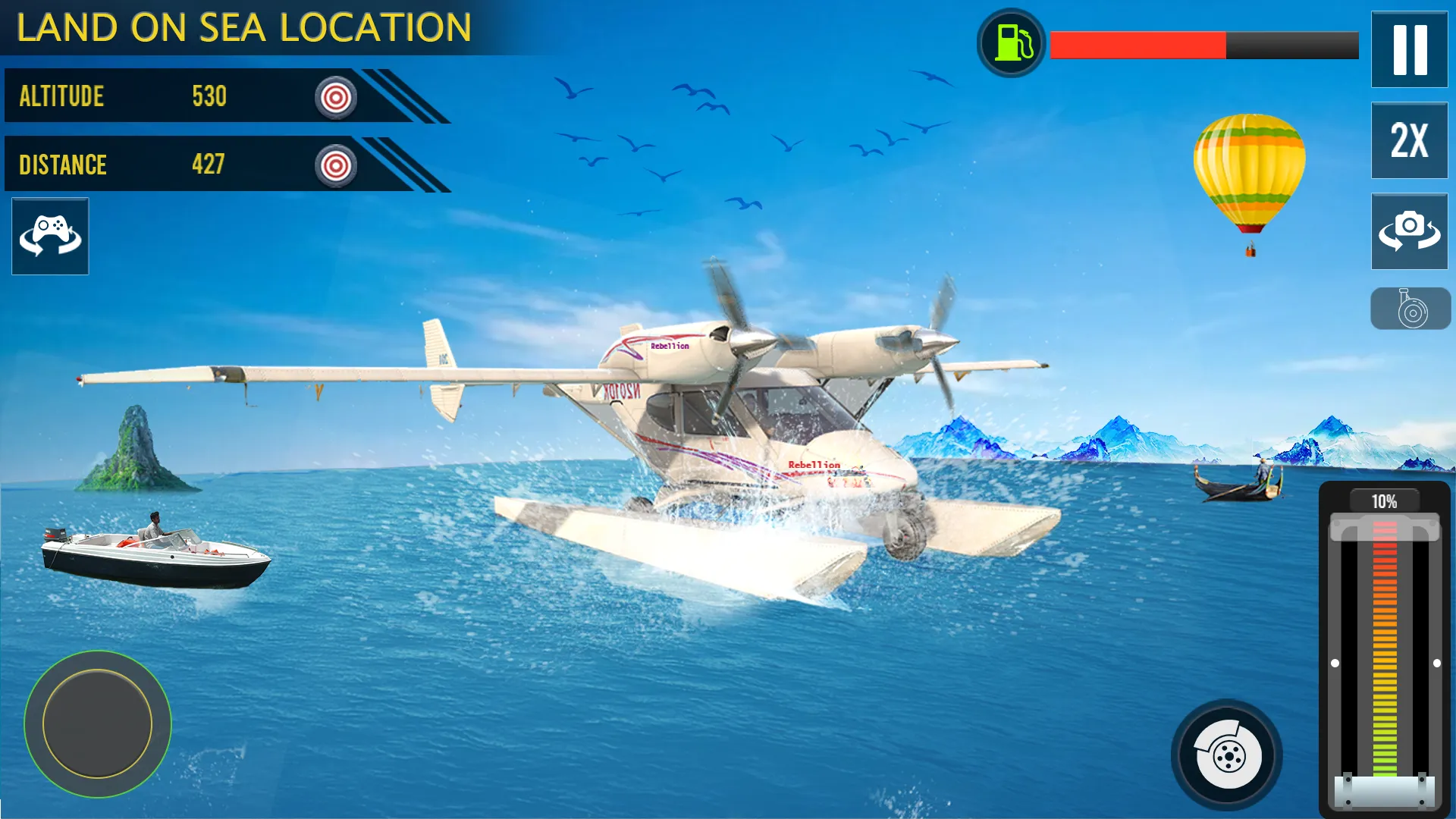Tap the 2X speed multiplier icon

pos(1410,141)
